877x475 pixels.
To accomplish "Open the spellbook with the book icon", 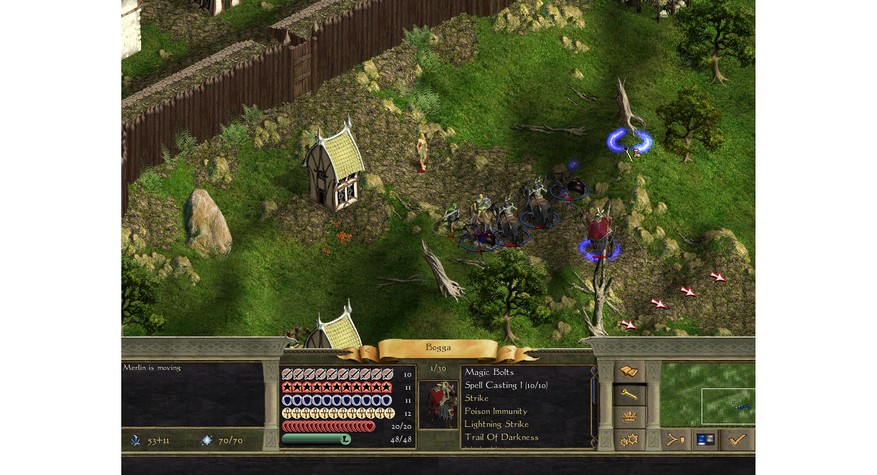I will click(x=629, y=372).
